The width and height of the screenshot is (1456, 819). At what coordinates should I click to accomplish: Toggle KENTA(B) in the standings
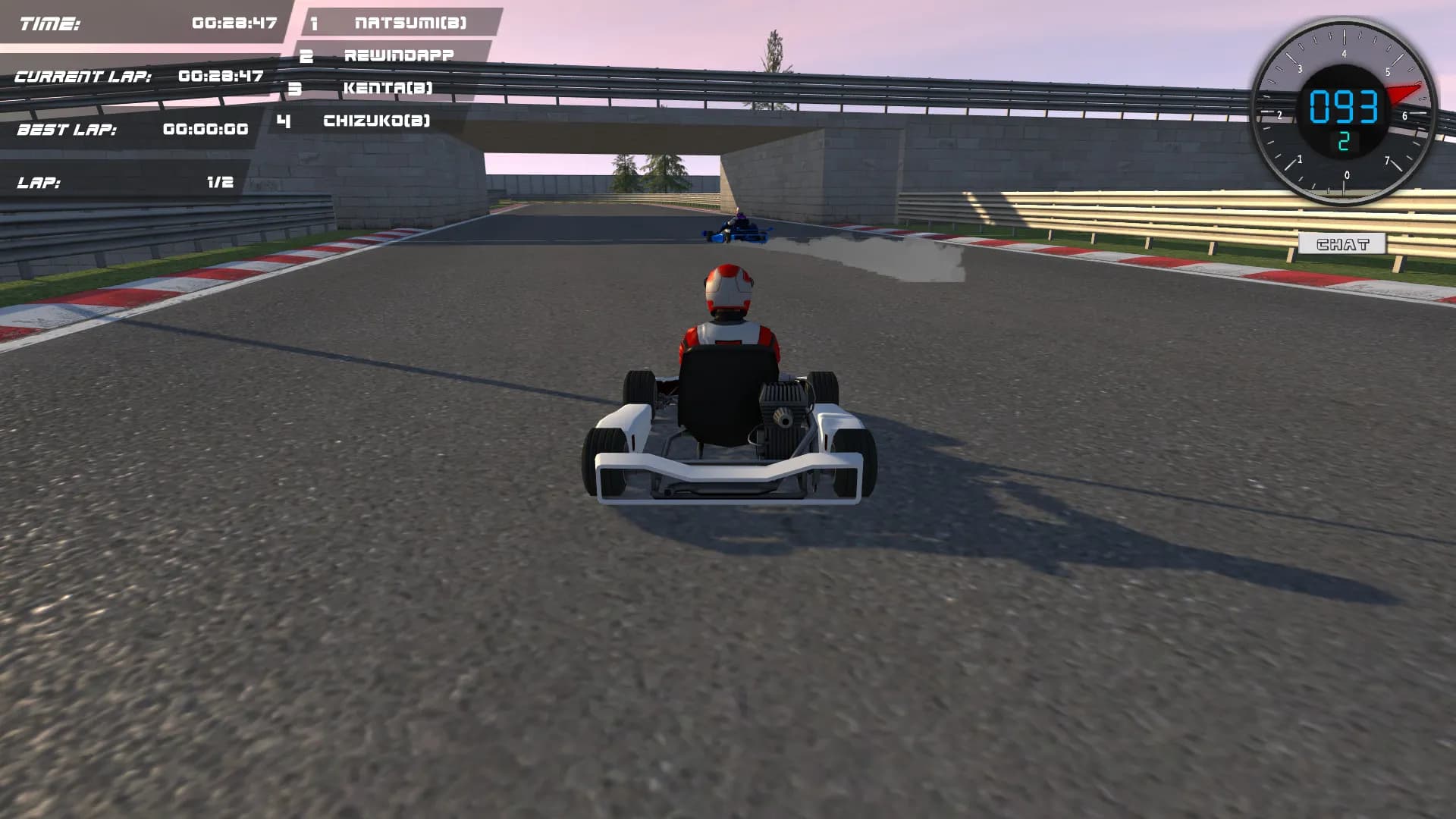click(x=388, y=87)
